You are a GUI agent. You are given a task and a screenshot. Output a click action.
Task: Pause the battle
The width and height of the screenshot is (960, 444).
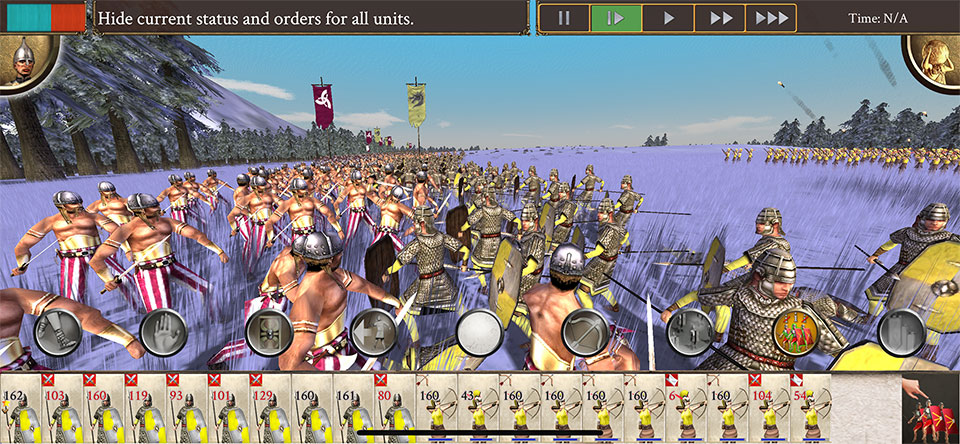pos(564,18)
